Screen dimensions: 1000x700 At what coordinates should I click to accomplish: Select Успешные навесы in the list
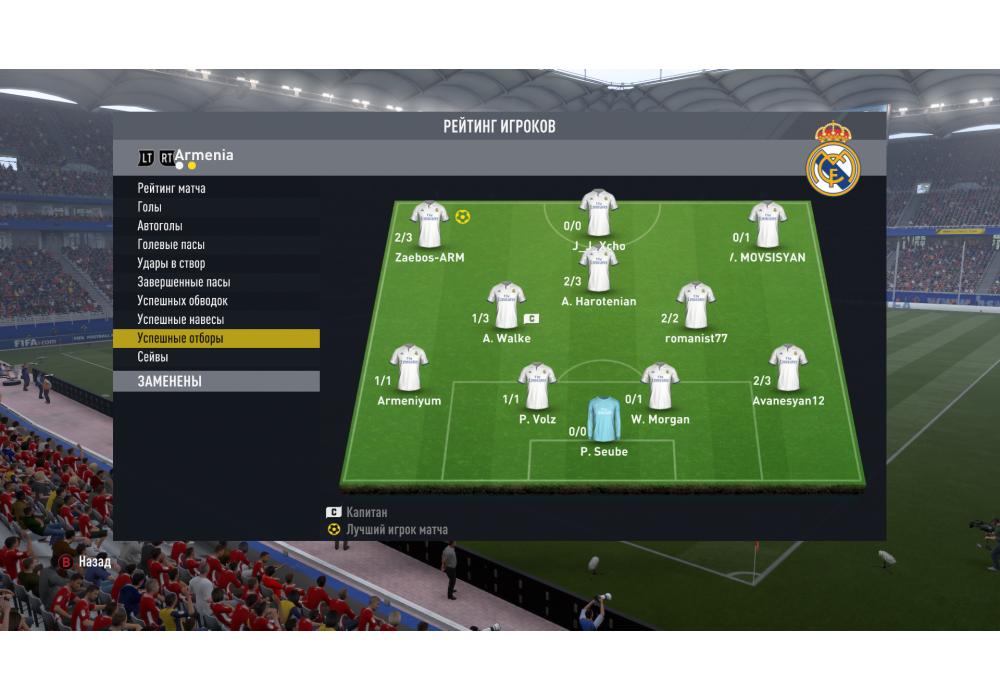(x=180, y=320)
